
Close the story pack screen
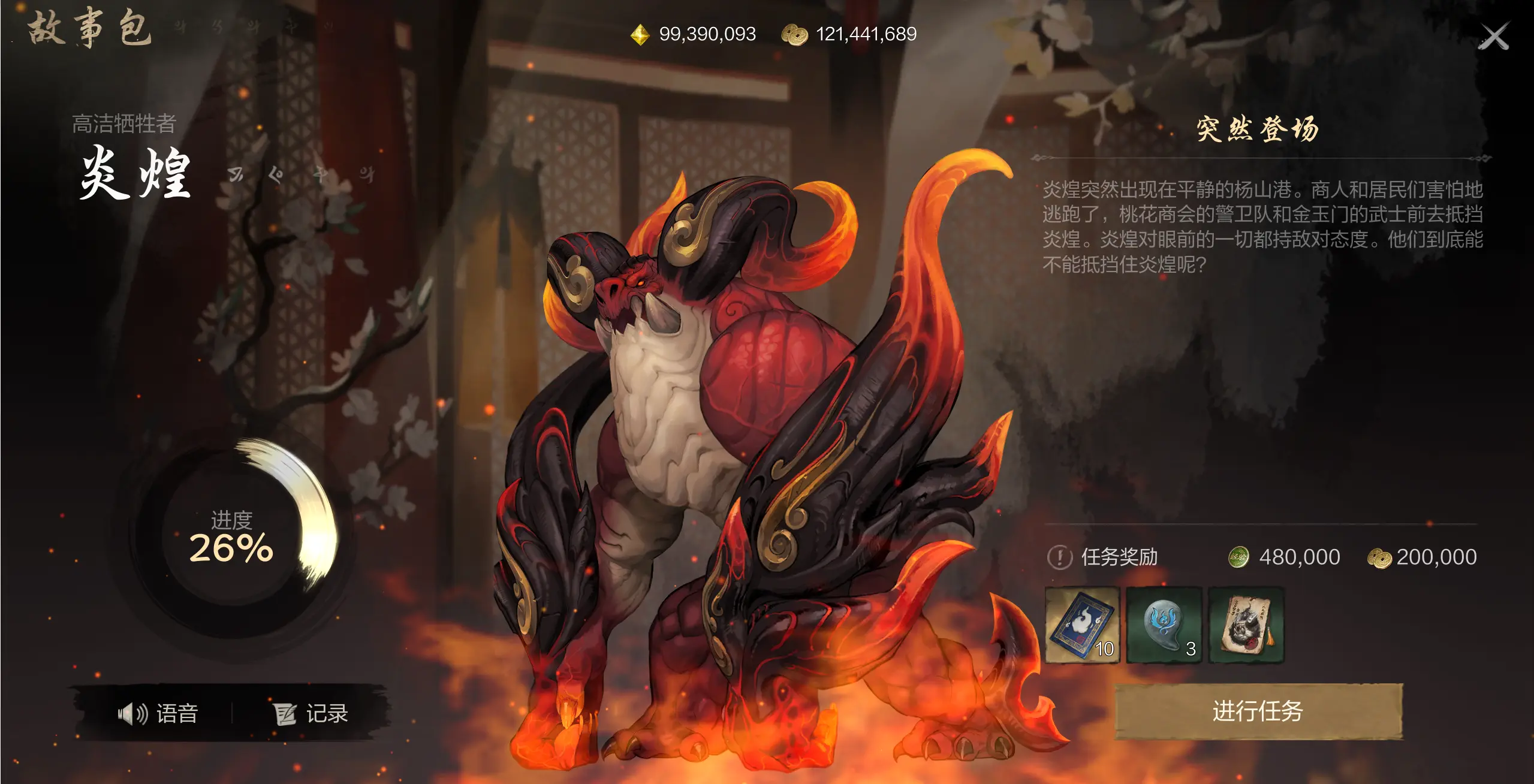click(1493, 37)
